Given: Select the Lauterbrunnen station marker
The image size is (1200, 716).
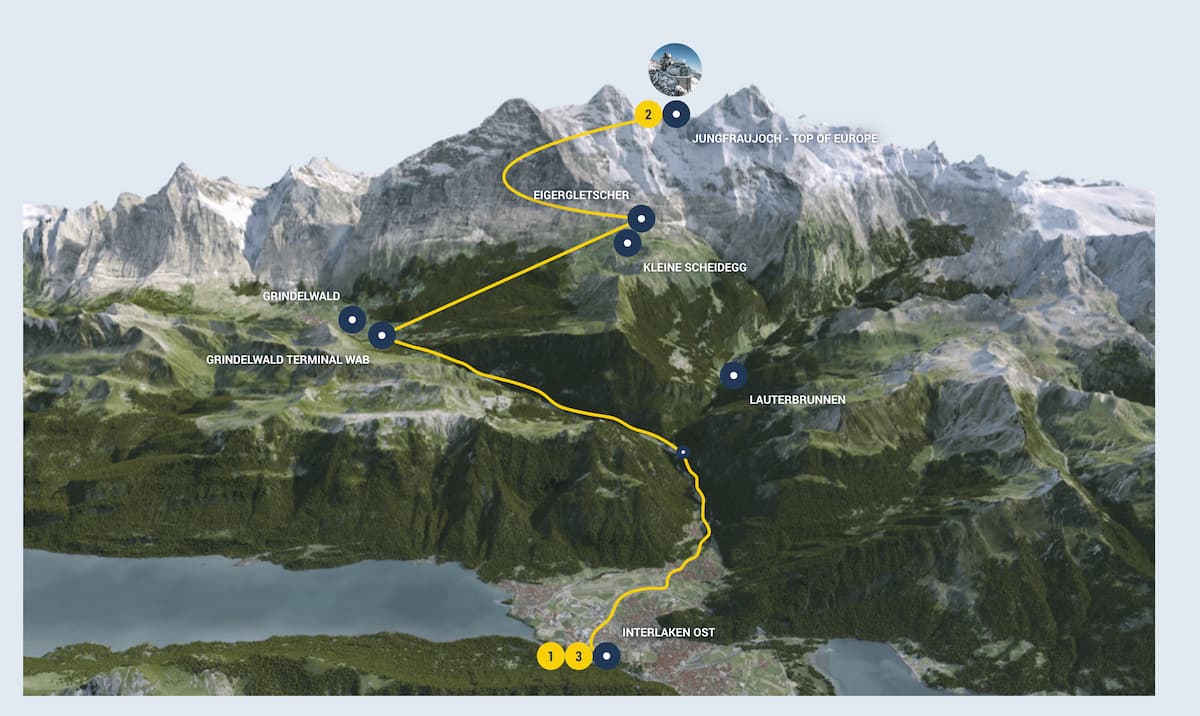Looking at the screenshot, I should (x=734, y=375).
